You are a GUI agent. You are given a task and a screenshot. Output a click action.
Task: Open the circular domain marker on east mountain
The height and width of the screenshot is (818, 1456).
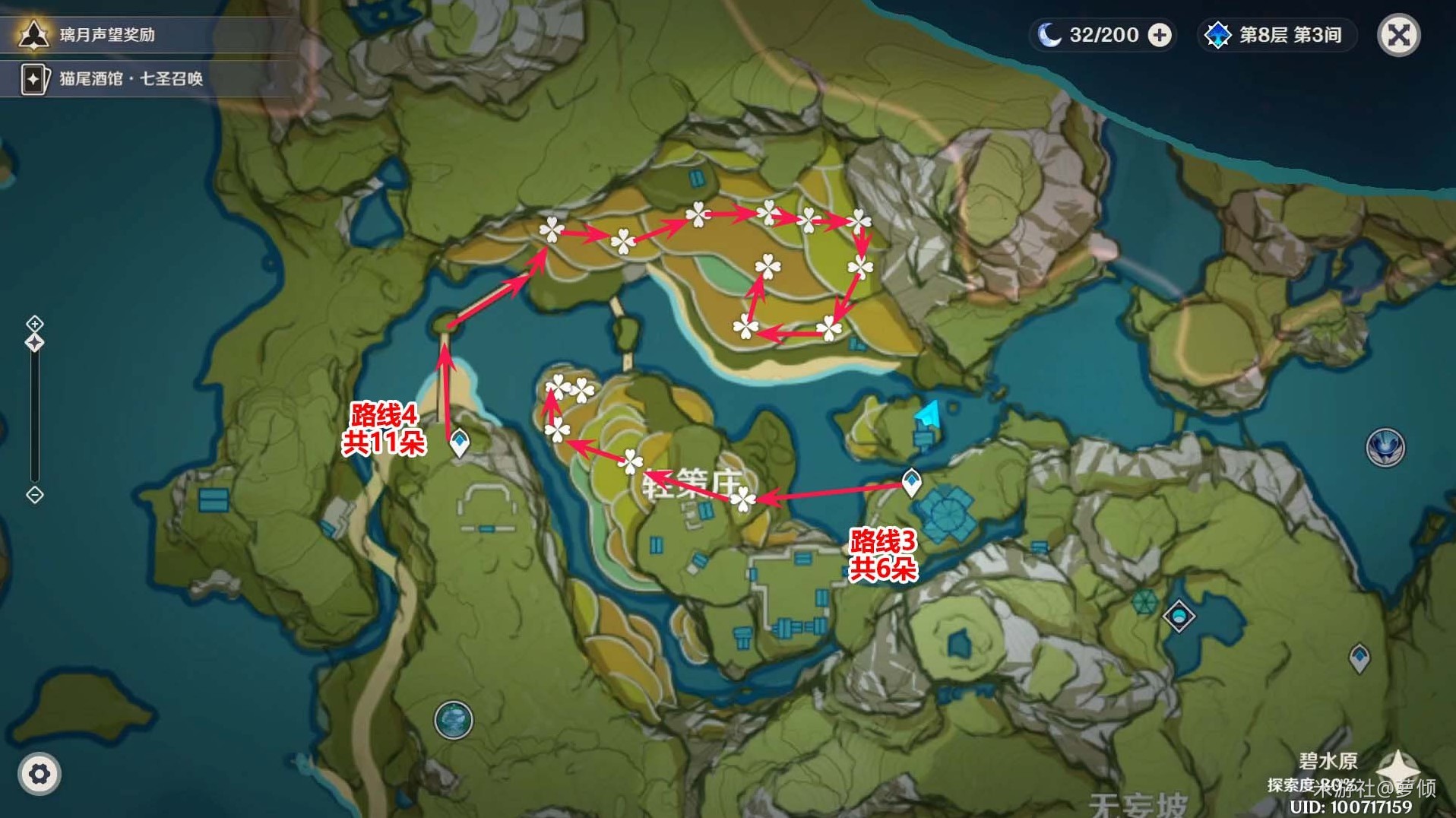(x=1385, y=447)
